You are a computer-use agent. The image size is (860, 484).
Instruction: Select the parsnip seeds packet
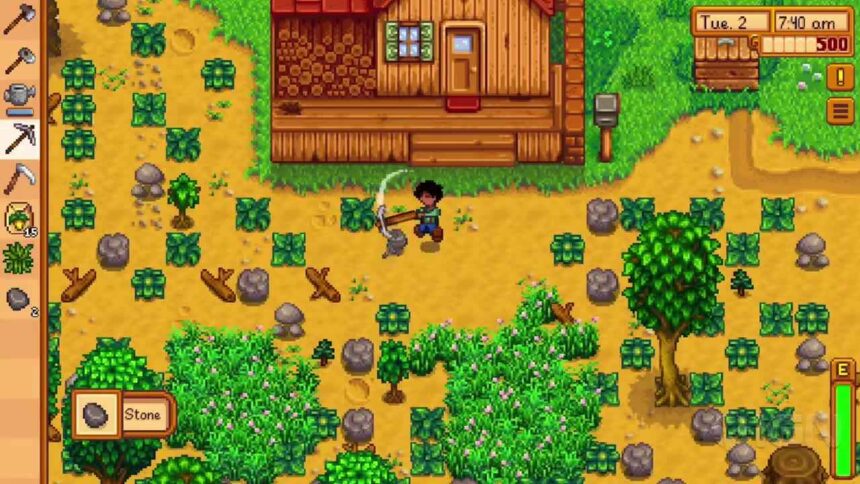18,218
